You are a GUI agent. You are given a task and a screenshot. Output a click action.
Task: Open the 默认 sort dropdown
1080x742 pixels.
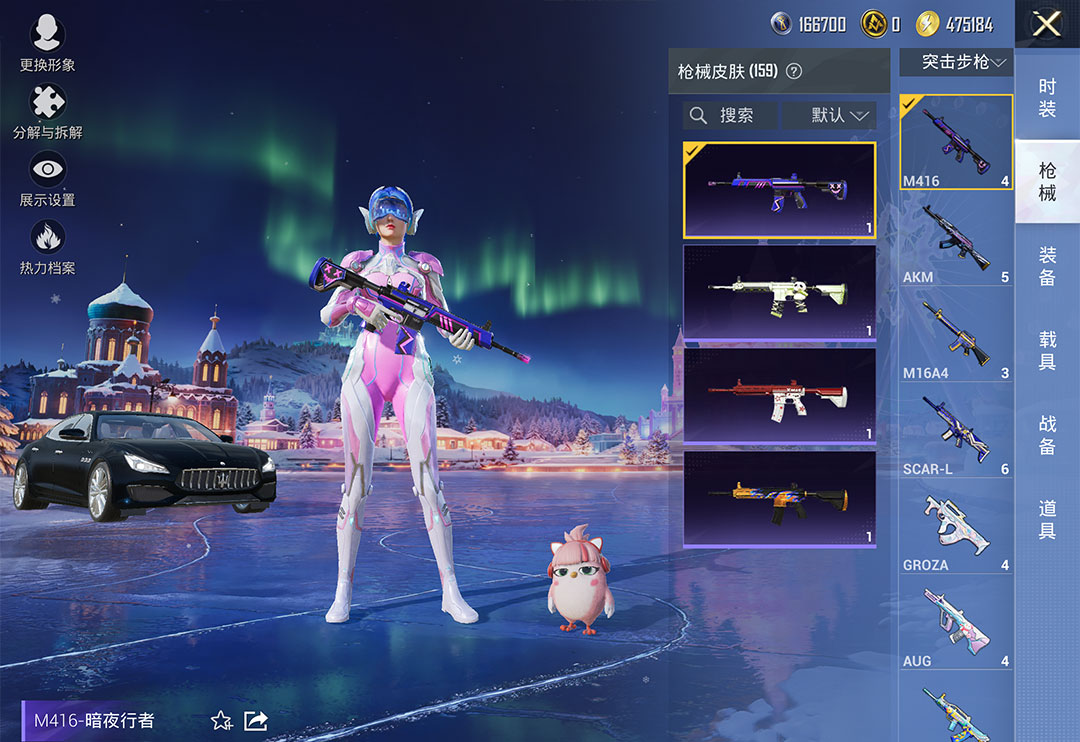pos(829,115)
